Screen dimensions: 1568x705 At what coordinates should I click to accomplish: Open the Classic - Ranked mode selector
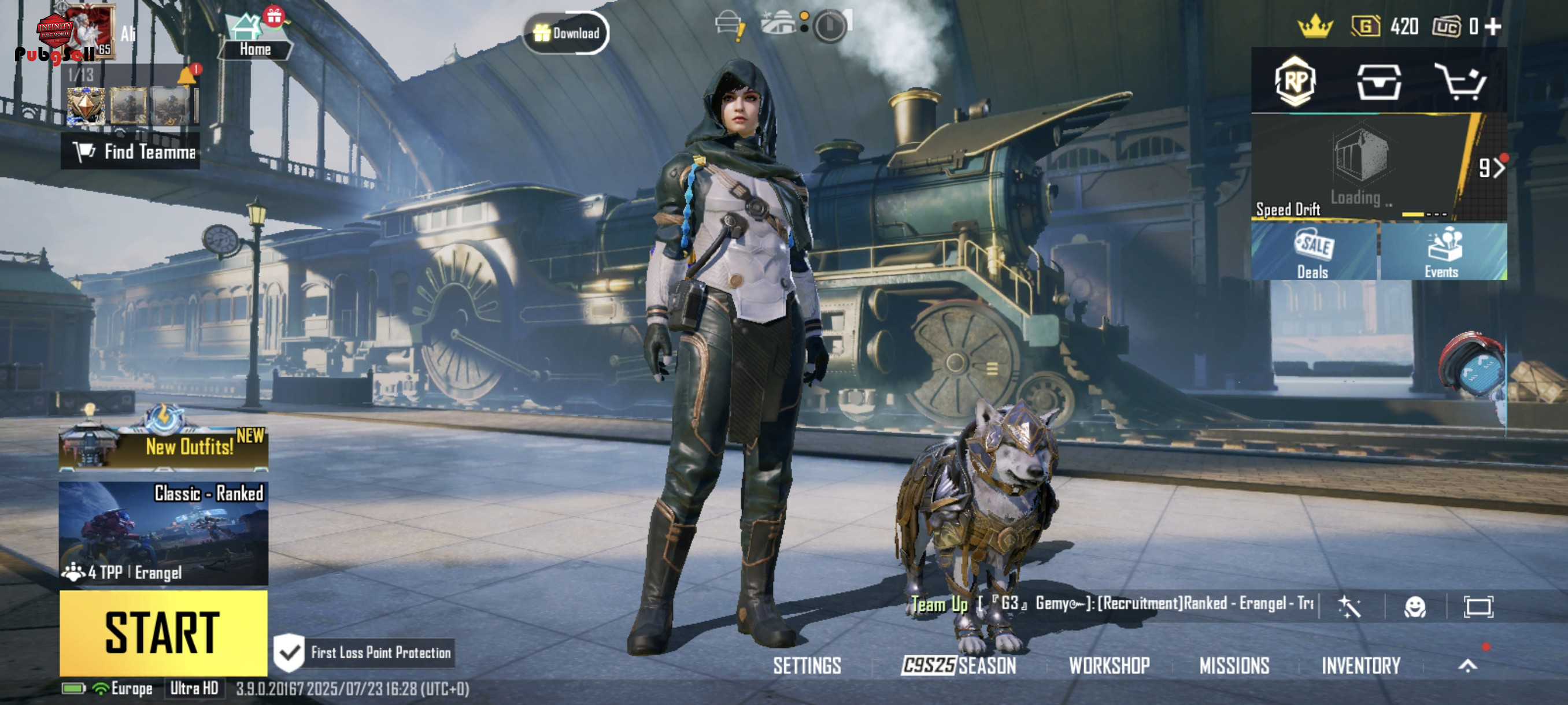pyautogui.click(x=163, y=533)
